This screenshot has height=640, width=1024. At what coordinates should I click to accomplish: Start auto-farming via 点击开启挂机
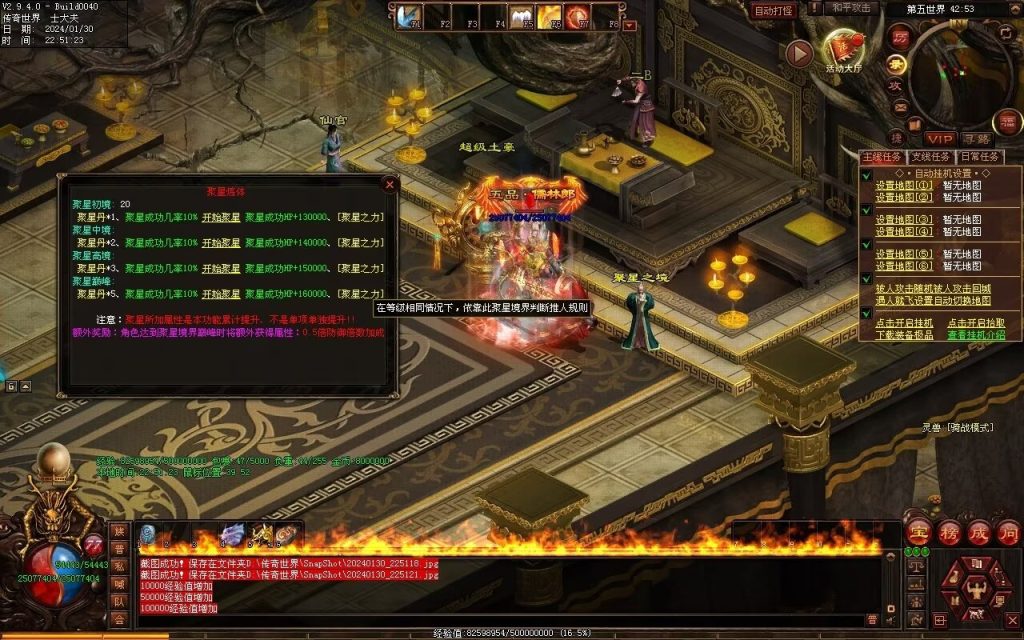904,323
